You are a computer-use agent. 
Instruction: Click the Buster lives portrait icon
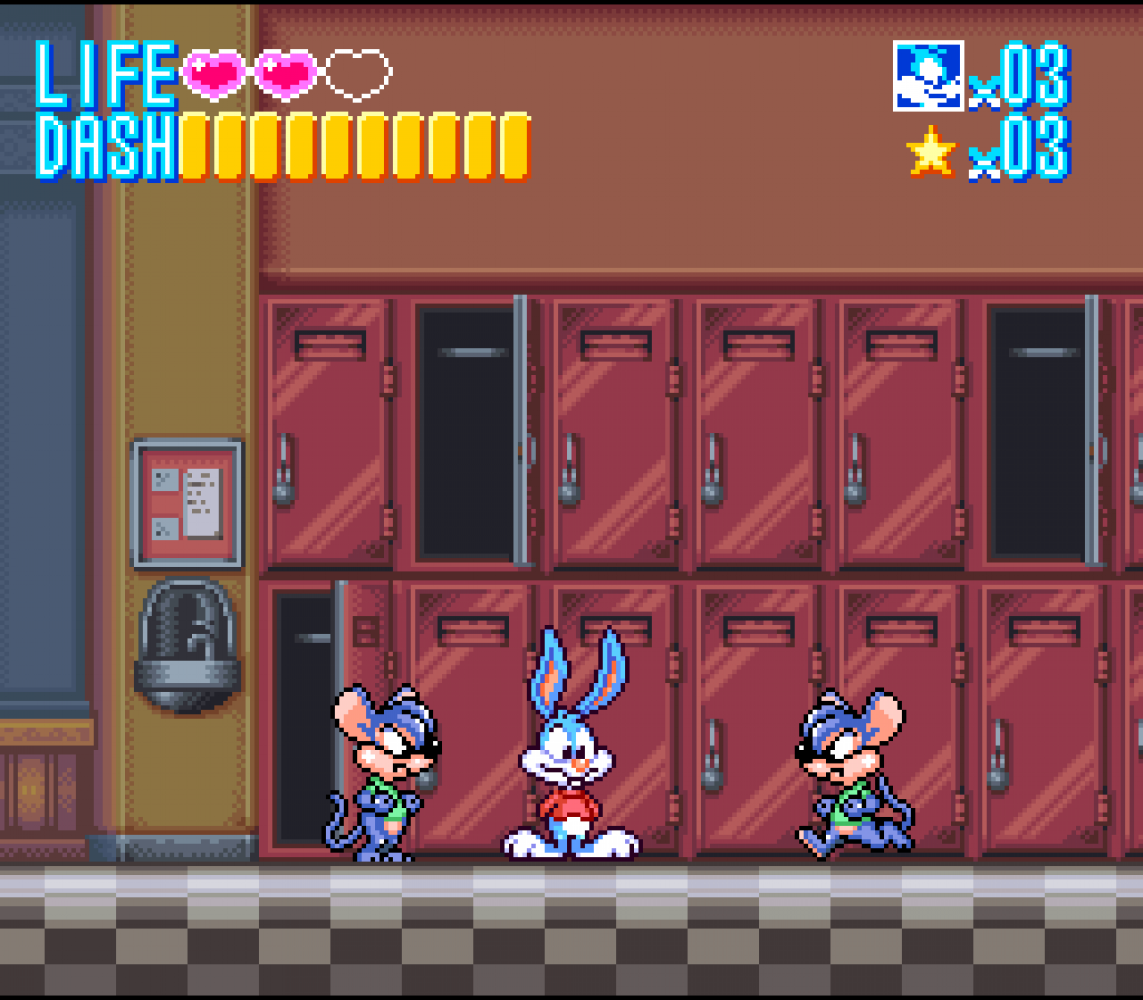928,76
